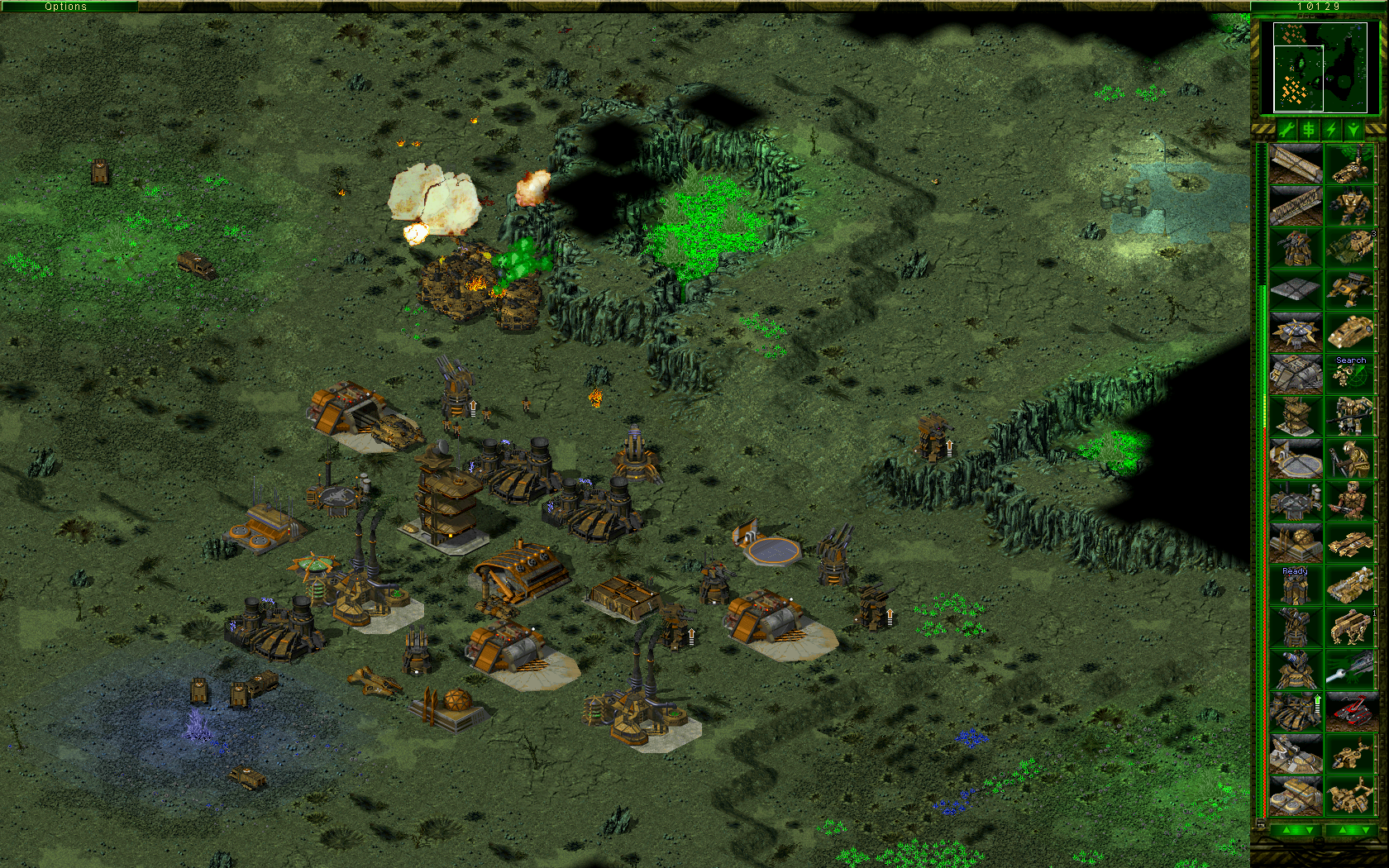Queue another tank on the icon showing 3
Image resolution: width=1389 pixels, height=868 pixels.
pos(1351,246)
